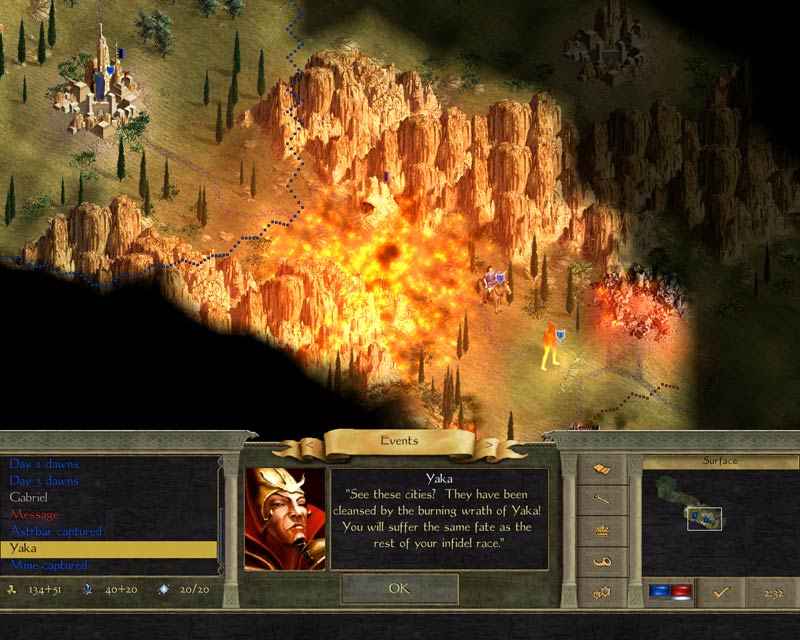End the turn with the checkmark button
The width and height of the screenshot is (800, 640).
click(719, 593)
